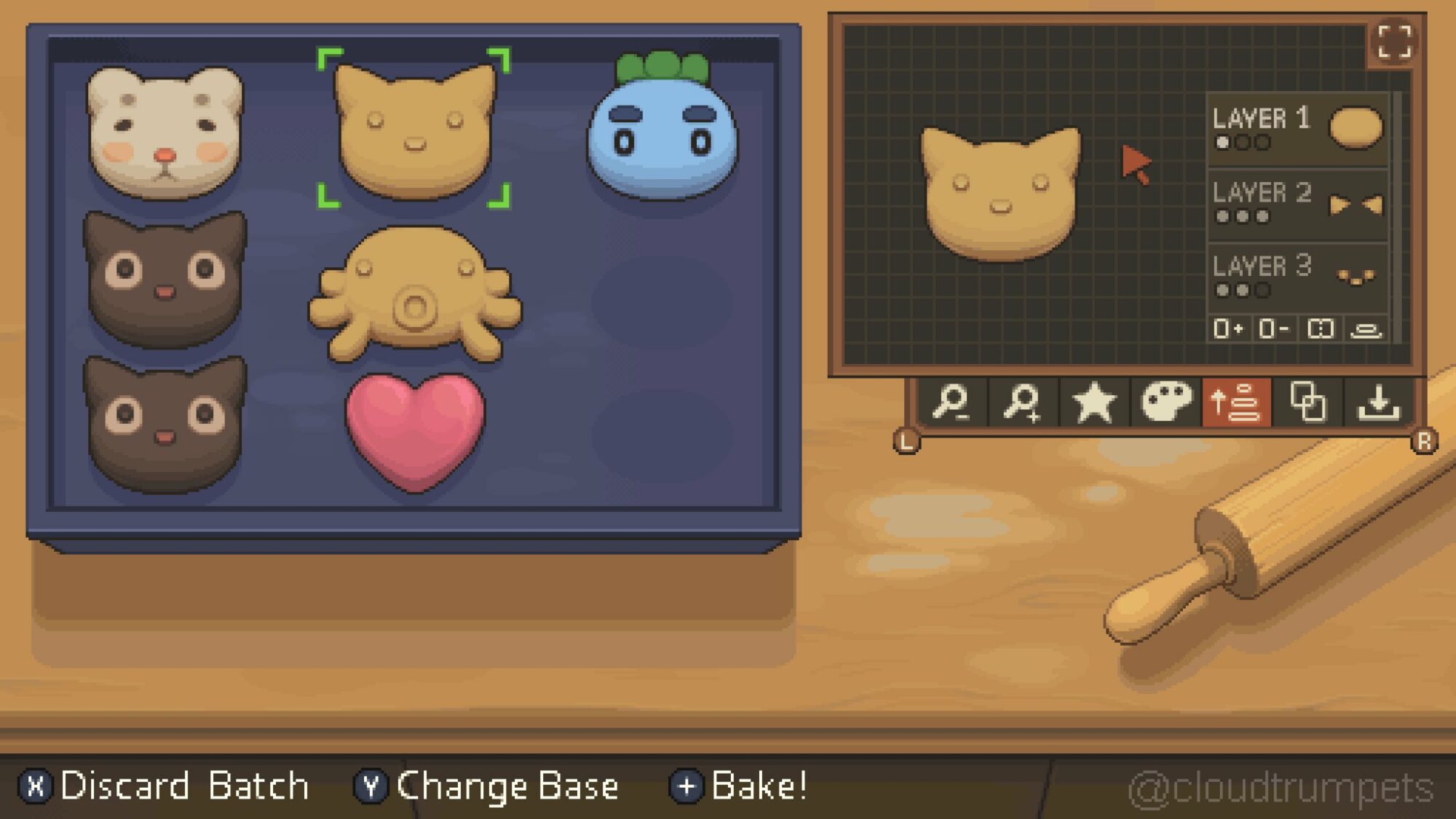This screenshot has width=1456, height=819.
Task: Select the white bear cookie on the tray
Action: (x=165, y=132)
